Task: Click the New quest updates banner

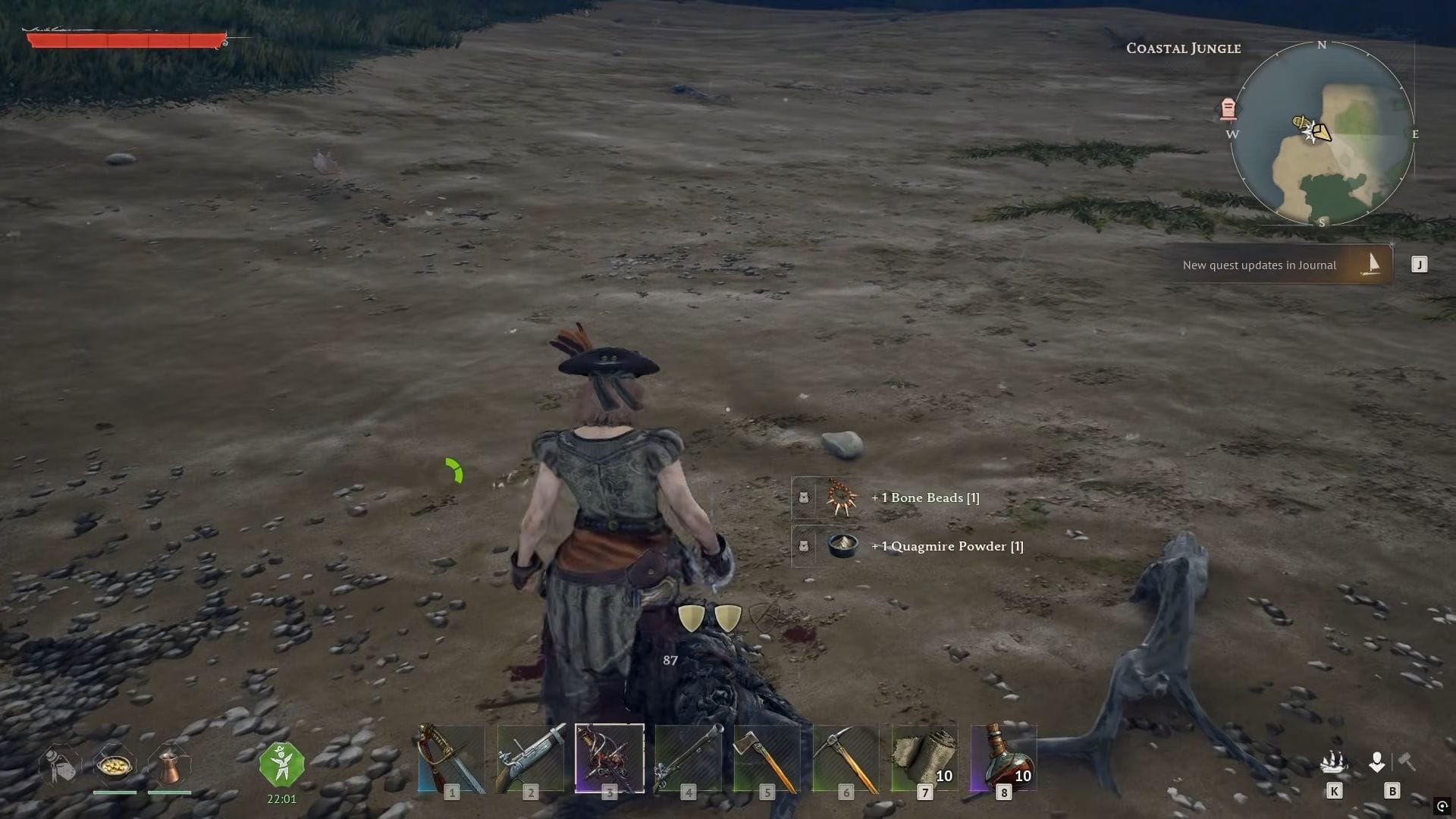Action: point(1260,265)
